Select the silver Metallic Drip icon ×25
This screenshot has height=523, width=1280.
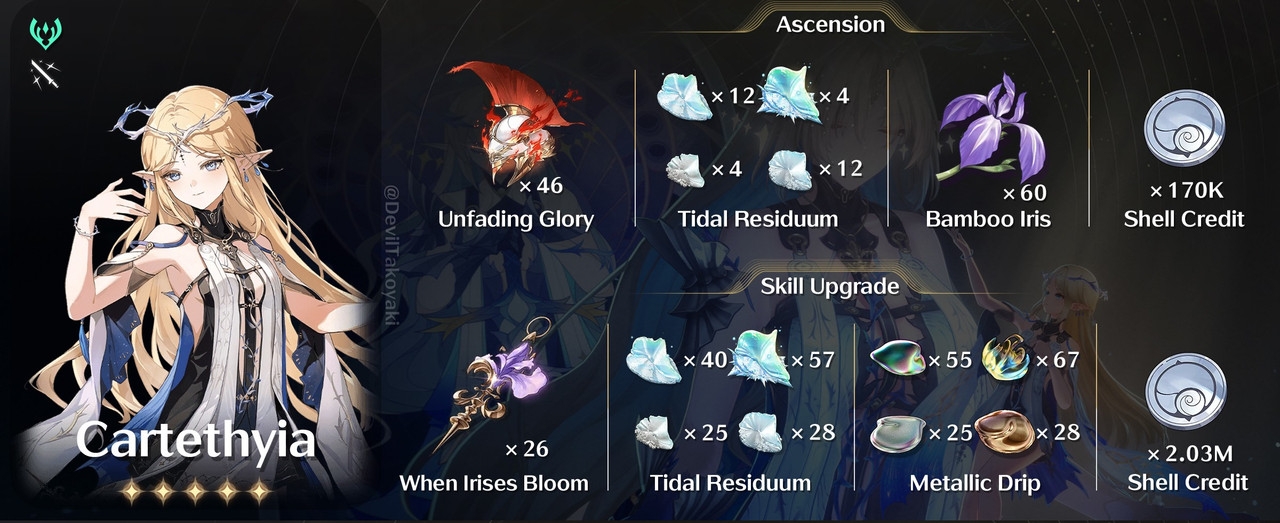897,433
